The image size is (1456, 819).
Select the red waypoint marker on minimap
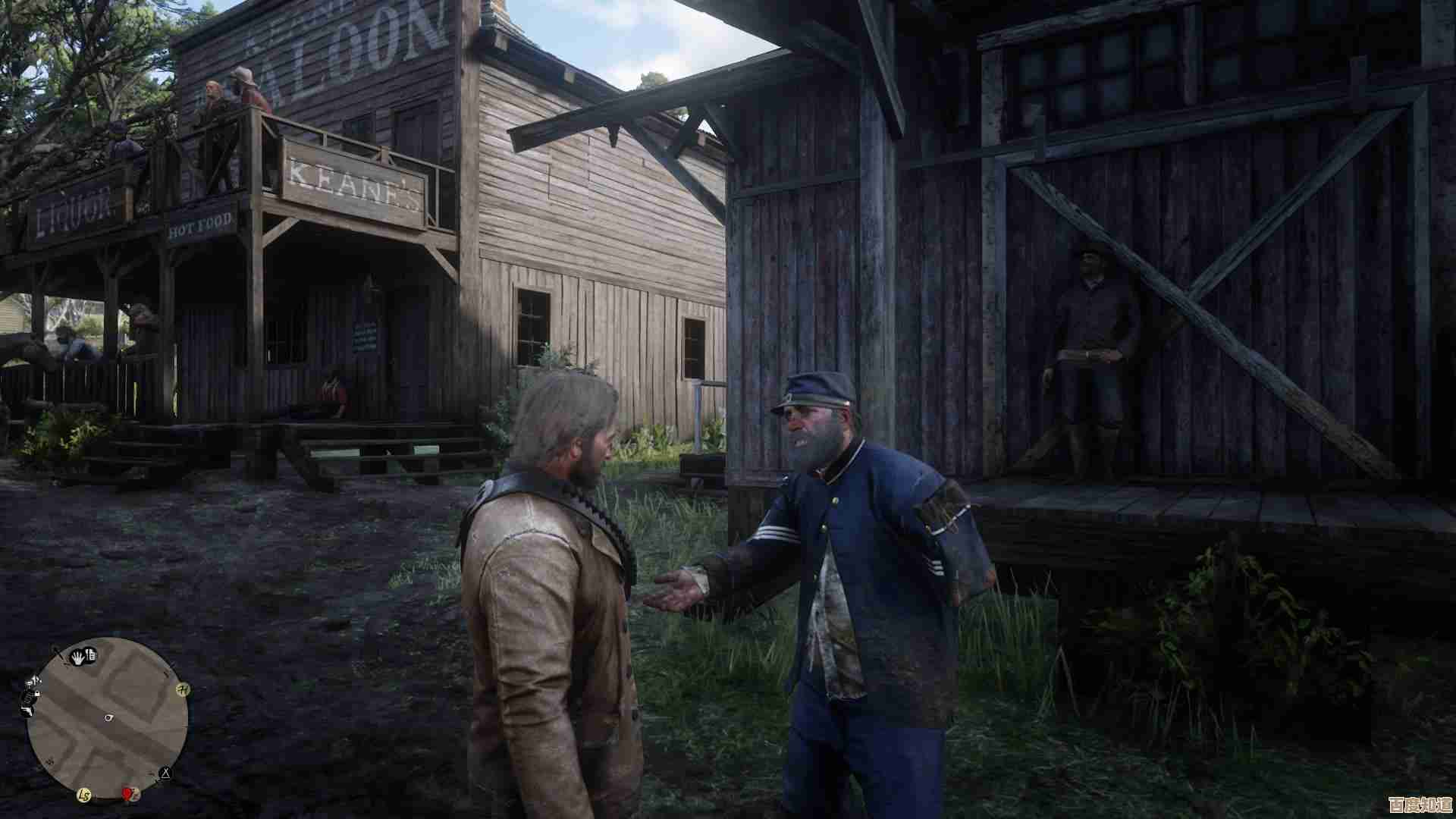tap(128, 794)
